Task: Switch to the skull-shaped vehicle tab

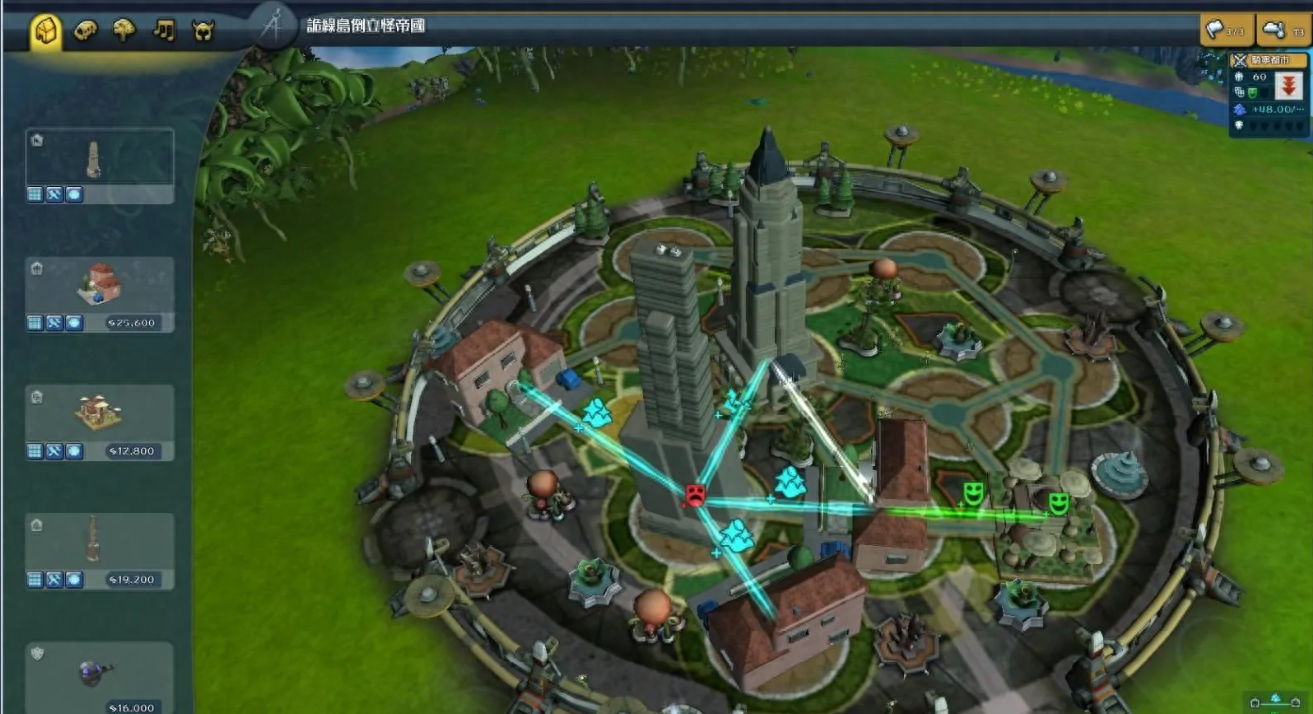Action: [x=87, y=31]
